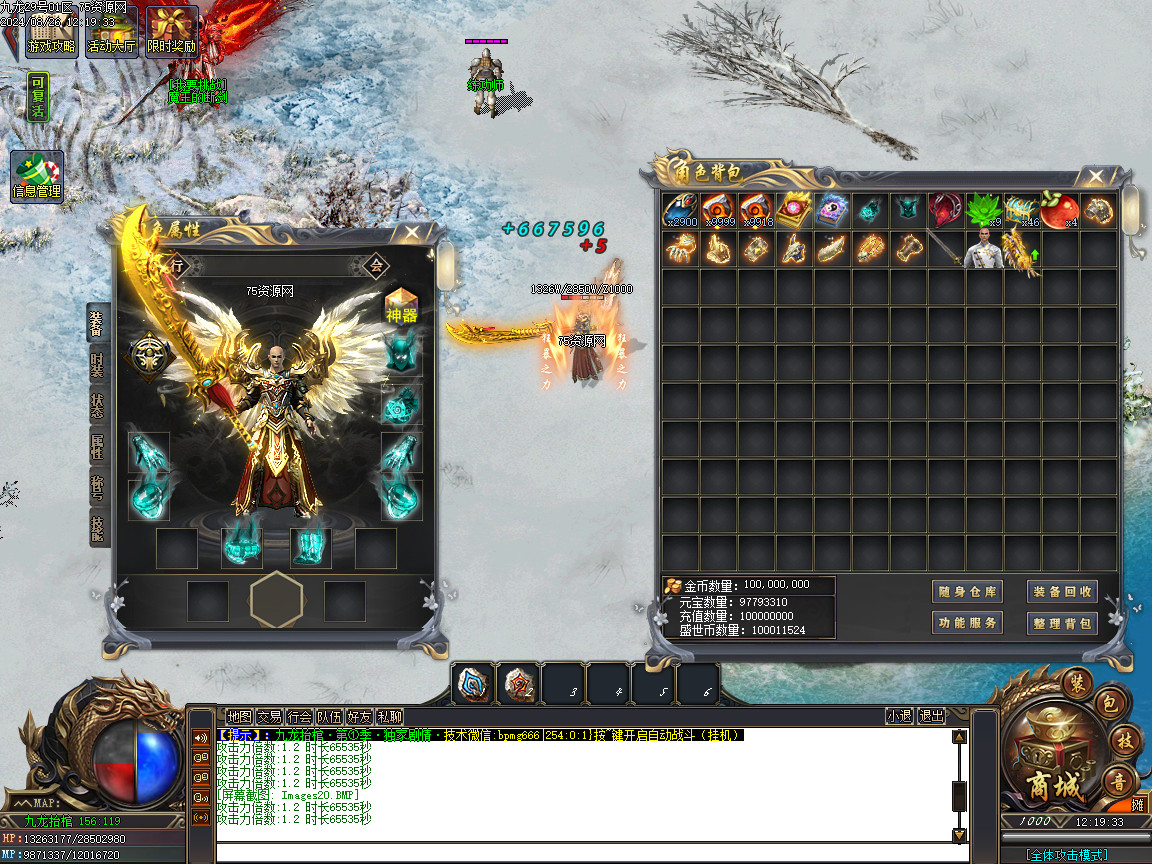
Task: Switch to the 技能 skills tab
Action: (97, 527)
